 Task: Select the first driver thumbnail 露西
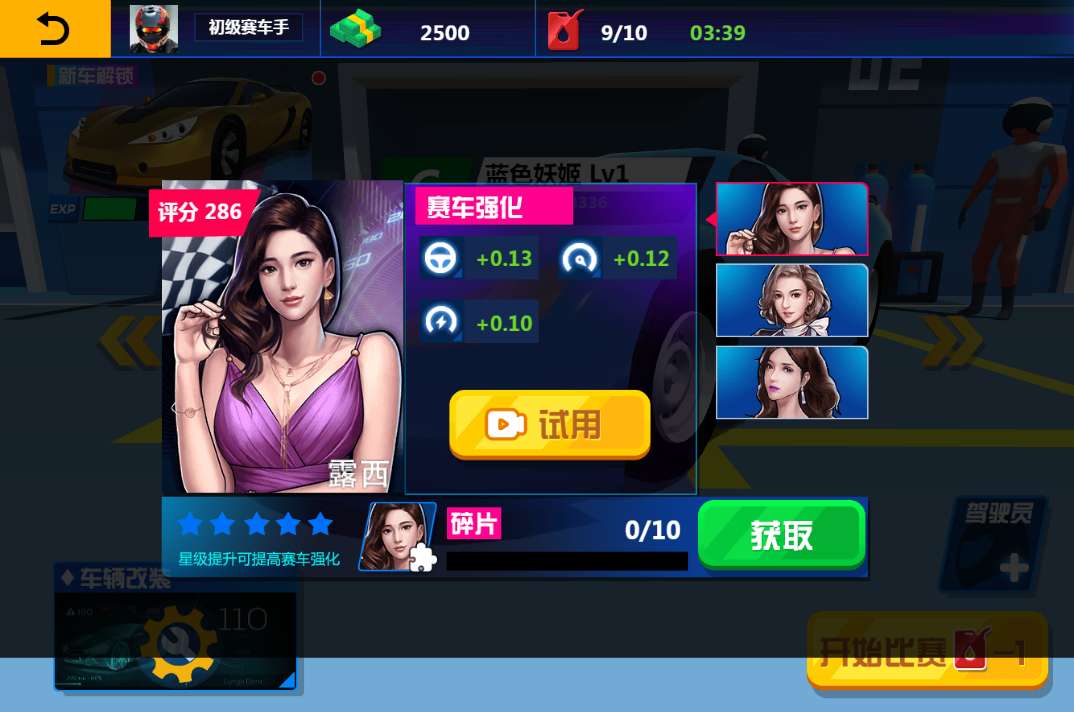pyautogui.click(x=792, y=220)
